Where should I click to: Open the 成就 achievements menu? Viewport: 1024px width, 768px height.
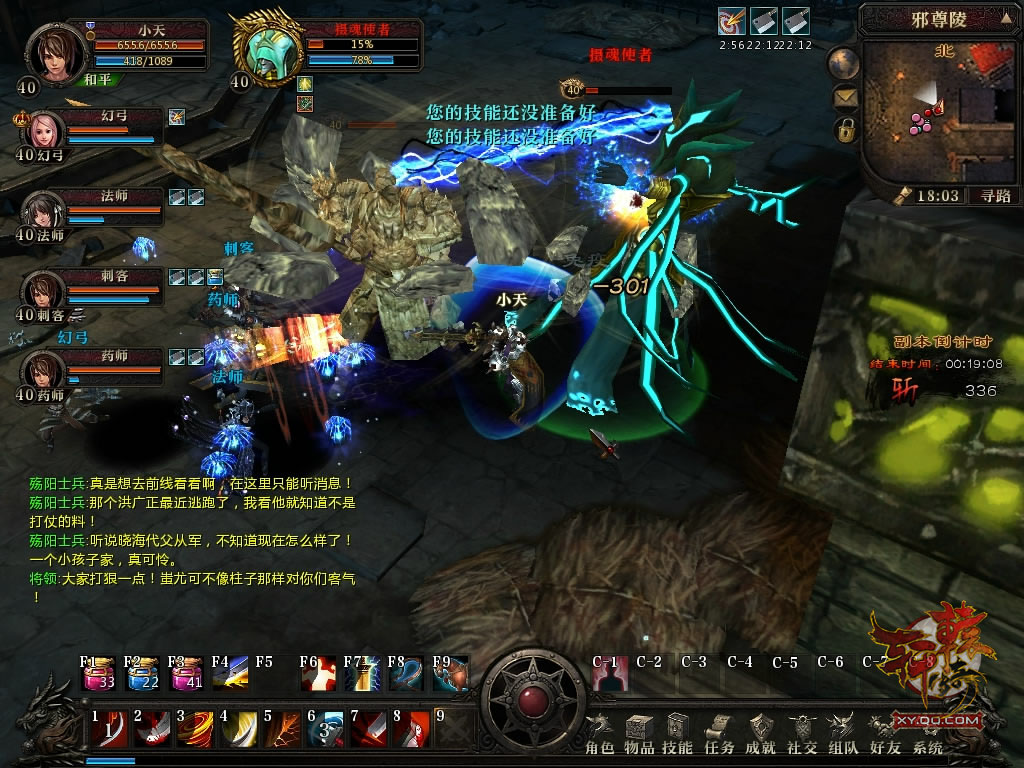(x=761, y=735)
